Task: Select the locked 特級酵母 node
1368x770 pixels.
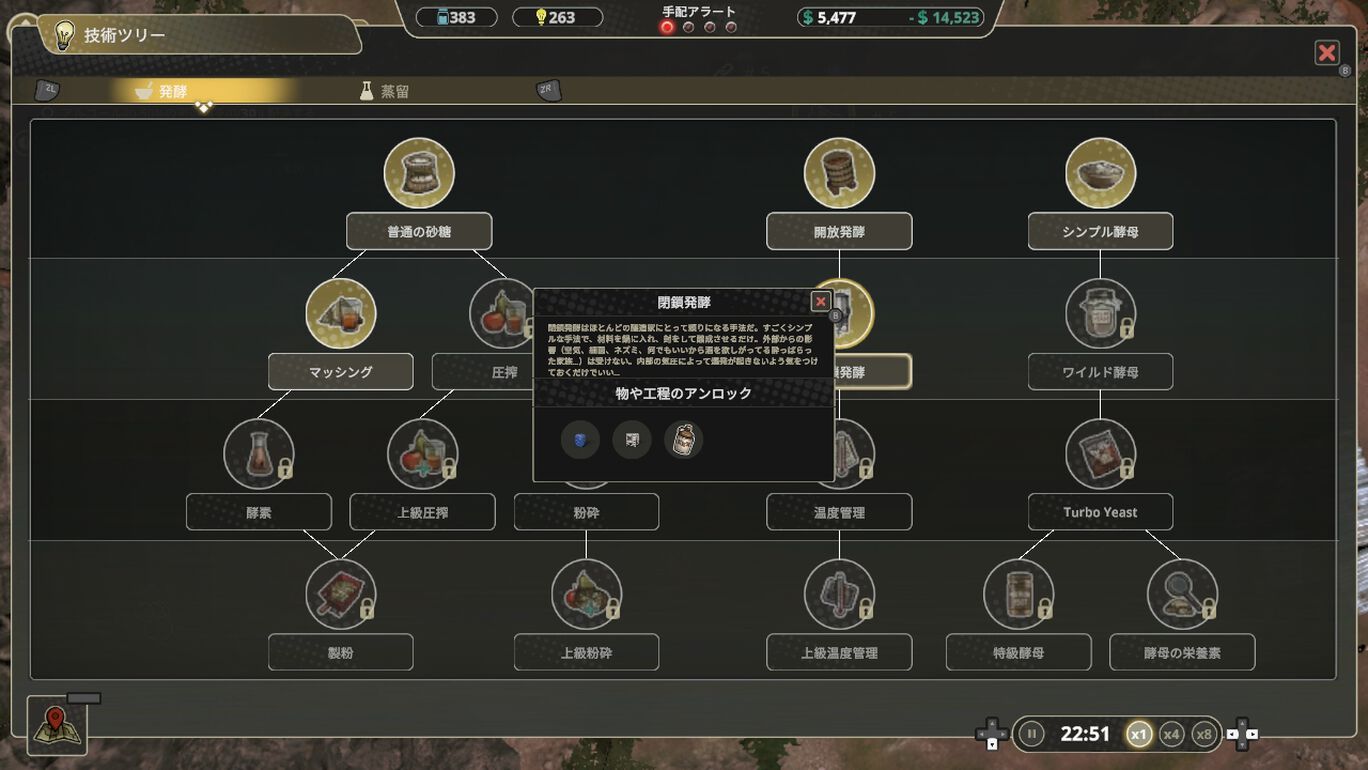Action: pyautogui.click(x=1018, y=652)
